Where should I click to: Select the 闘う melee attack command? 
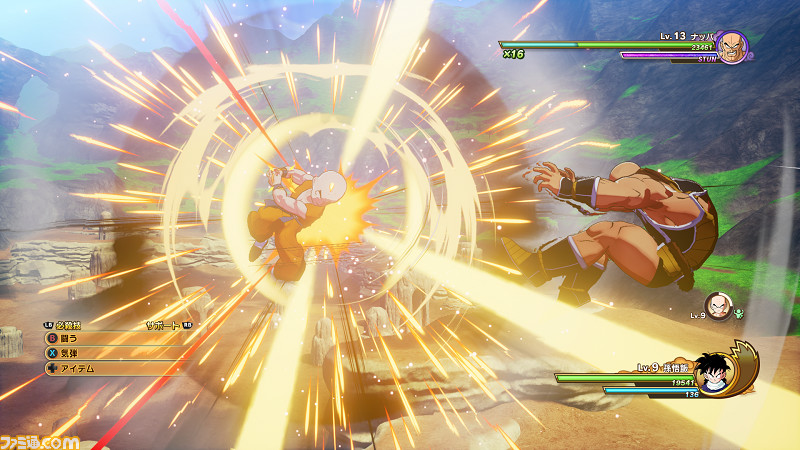(70, 339)
